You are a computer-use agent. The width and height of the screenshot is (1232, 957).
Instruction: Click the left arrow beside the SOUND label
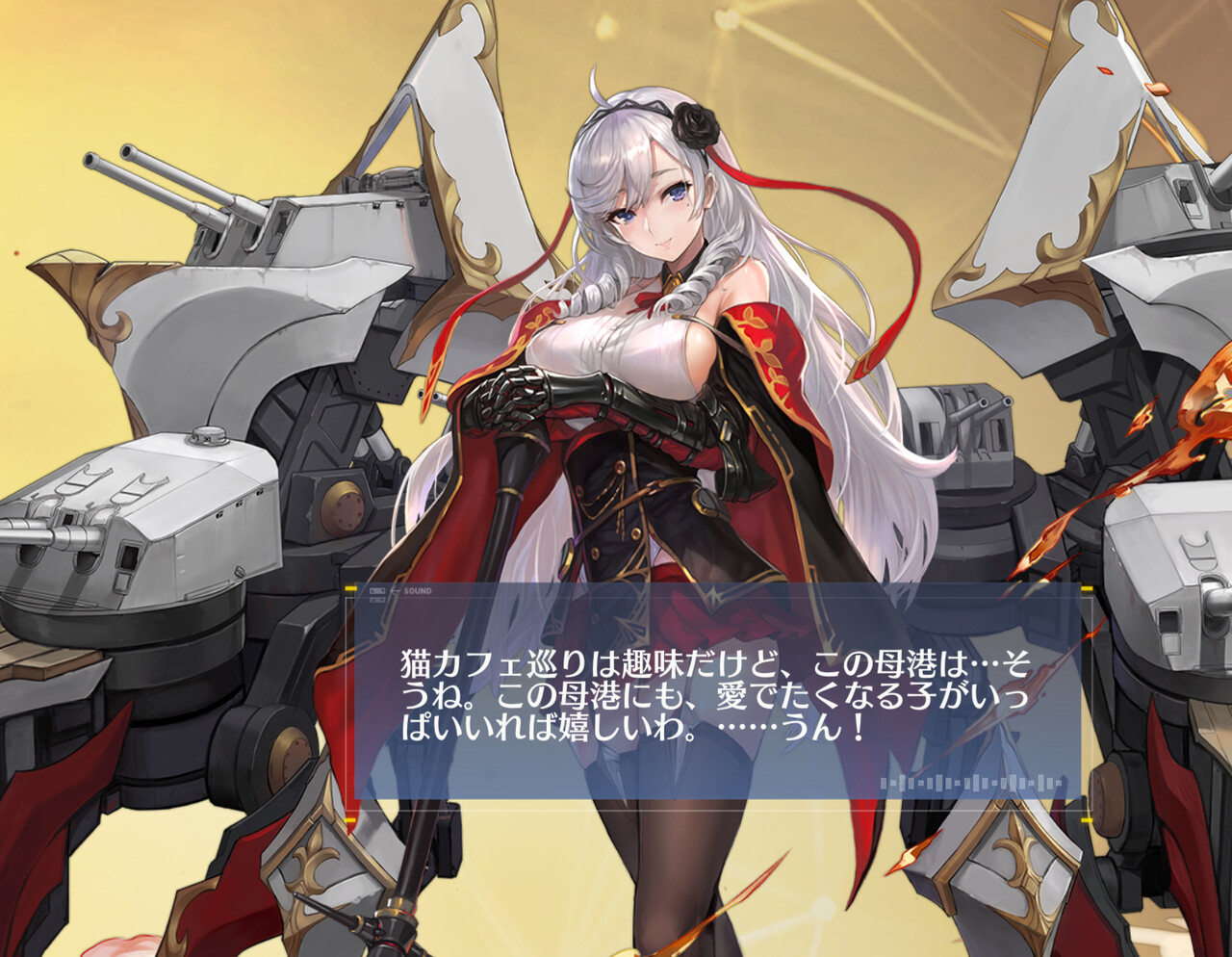[395, 591]
